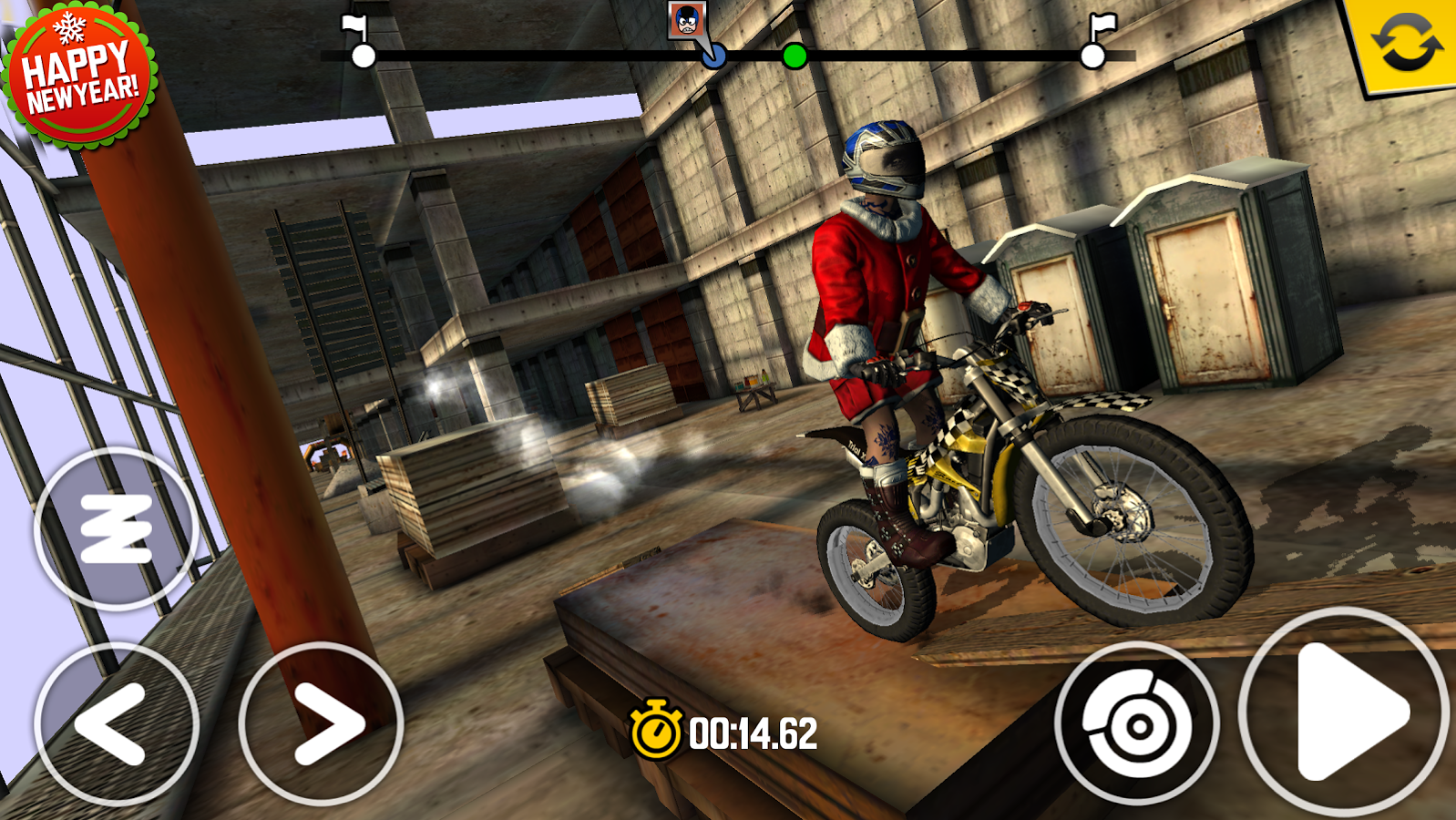Tap the brake control circle background
Image resolution: width=1456 pixels, height=820 pixels.
1138,724
